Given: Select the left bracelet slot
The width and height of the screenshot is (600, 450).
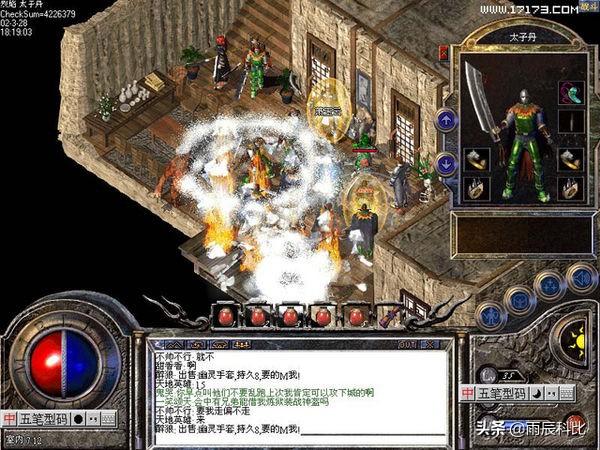Looking at the screenshot, I should pyautogui.click(x=475, y=156).
